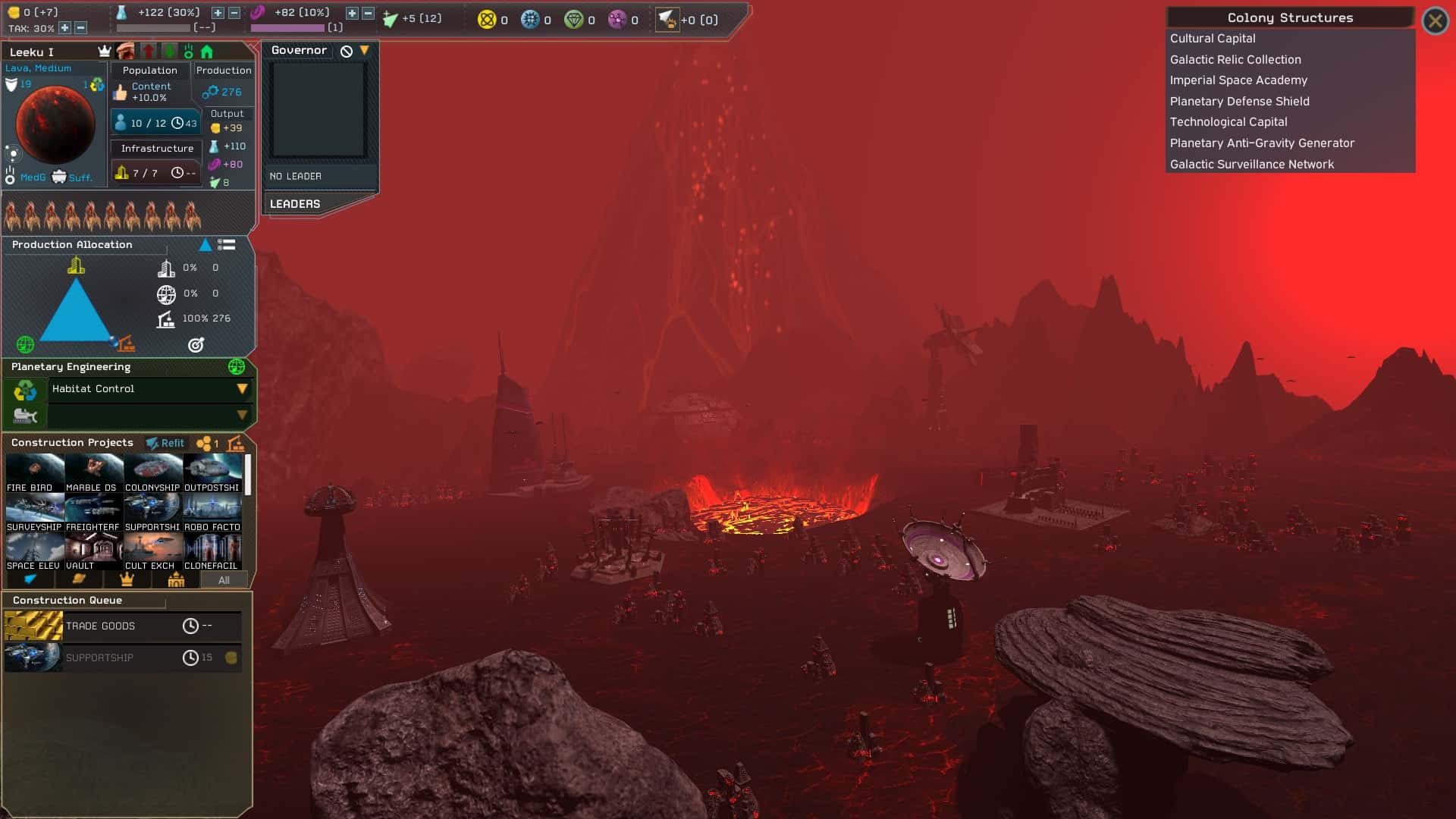Image resolution: width=1456 pixels, height=819 pixels.
Task: Select Cultural Capital in Colony Structures
Action: point(1212,39)
